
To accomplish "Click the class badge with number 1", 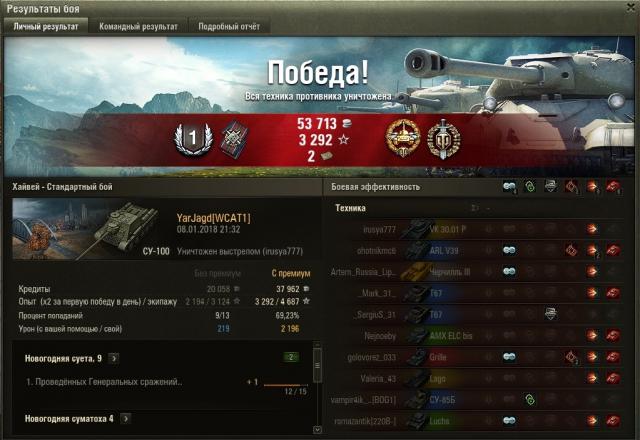I will [189, 139].
